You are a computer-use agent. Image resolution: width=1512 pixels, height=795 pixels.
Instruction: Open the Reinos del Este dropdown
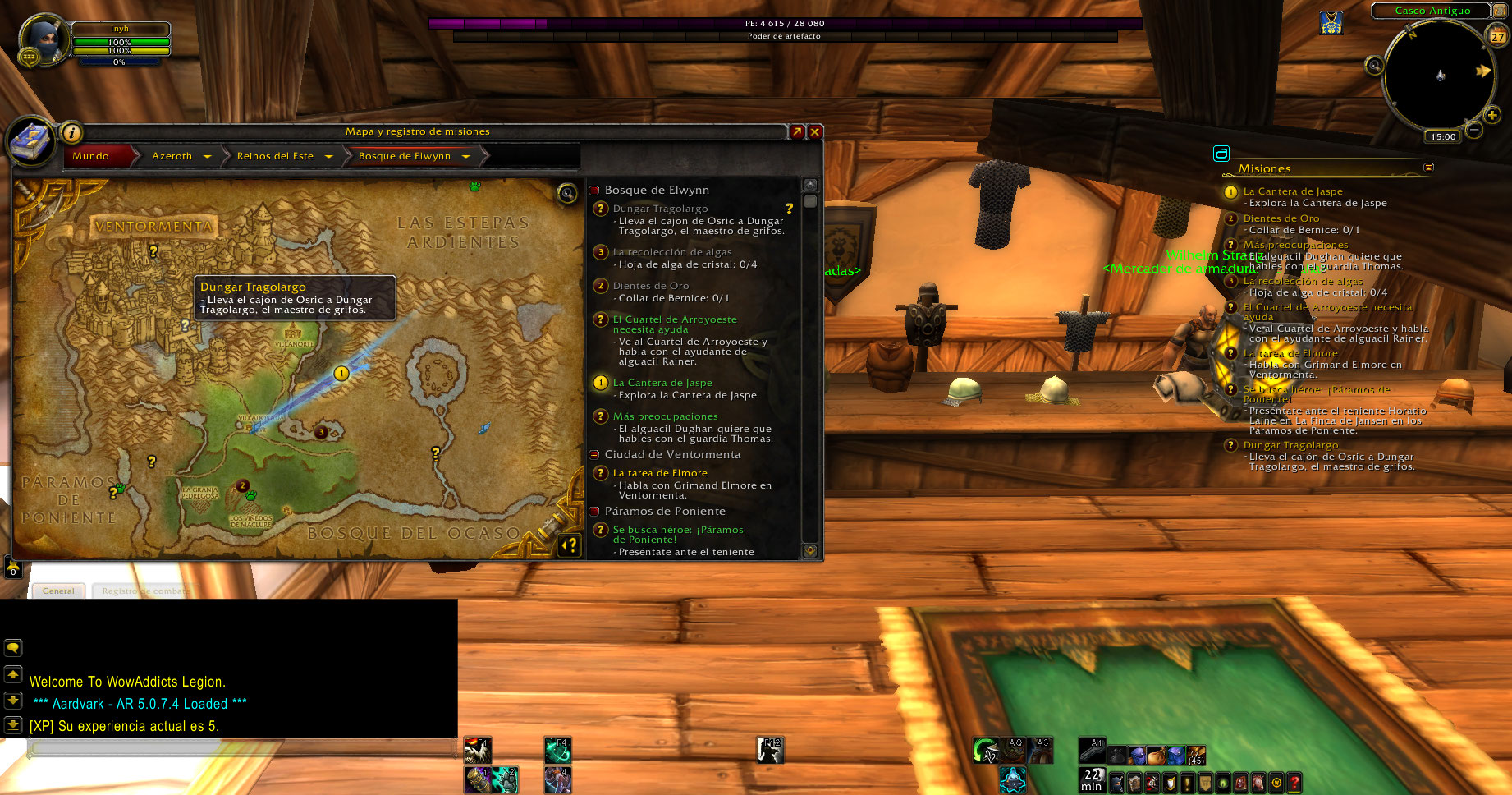(329, 156)
